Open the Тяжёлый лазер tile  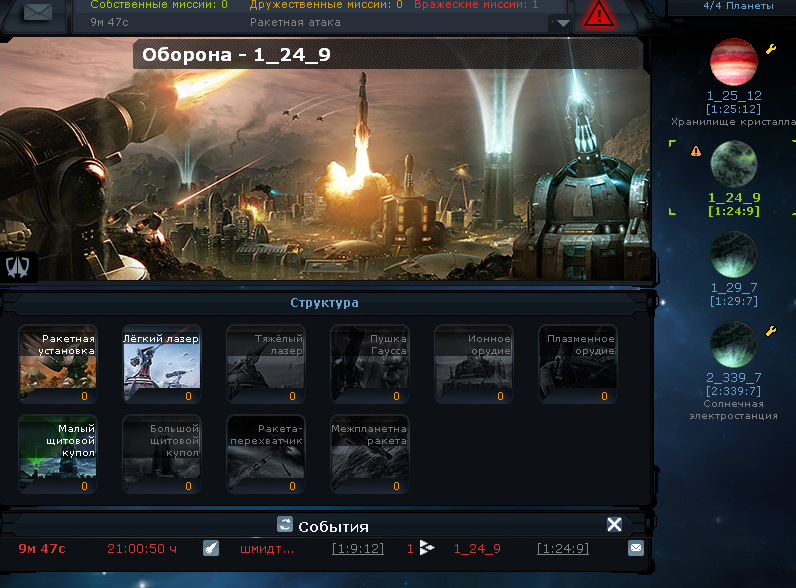[265, 363]
